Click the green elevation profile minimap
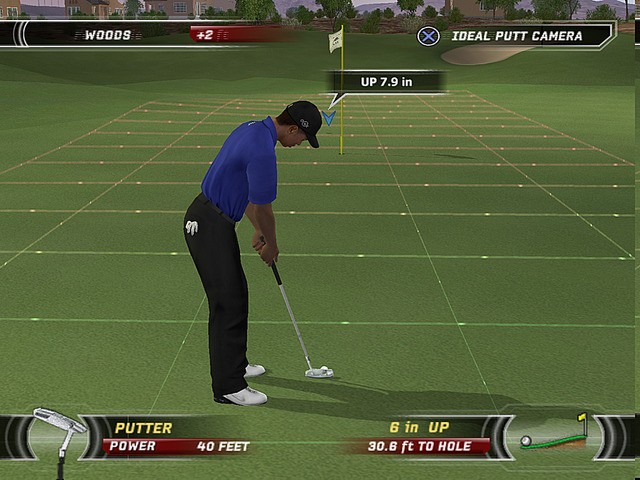The height and width of the screenshot is (480, 640). (x=552, y=435)
